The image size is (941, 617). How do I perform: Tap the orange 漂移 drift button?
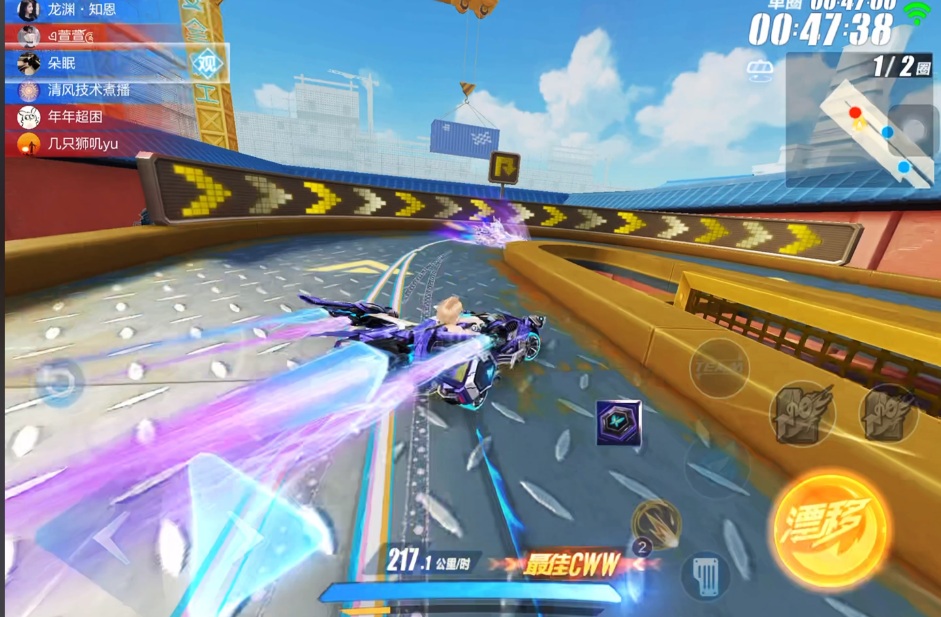tap(831, 526)
